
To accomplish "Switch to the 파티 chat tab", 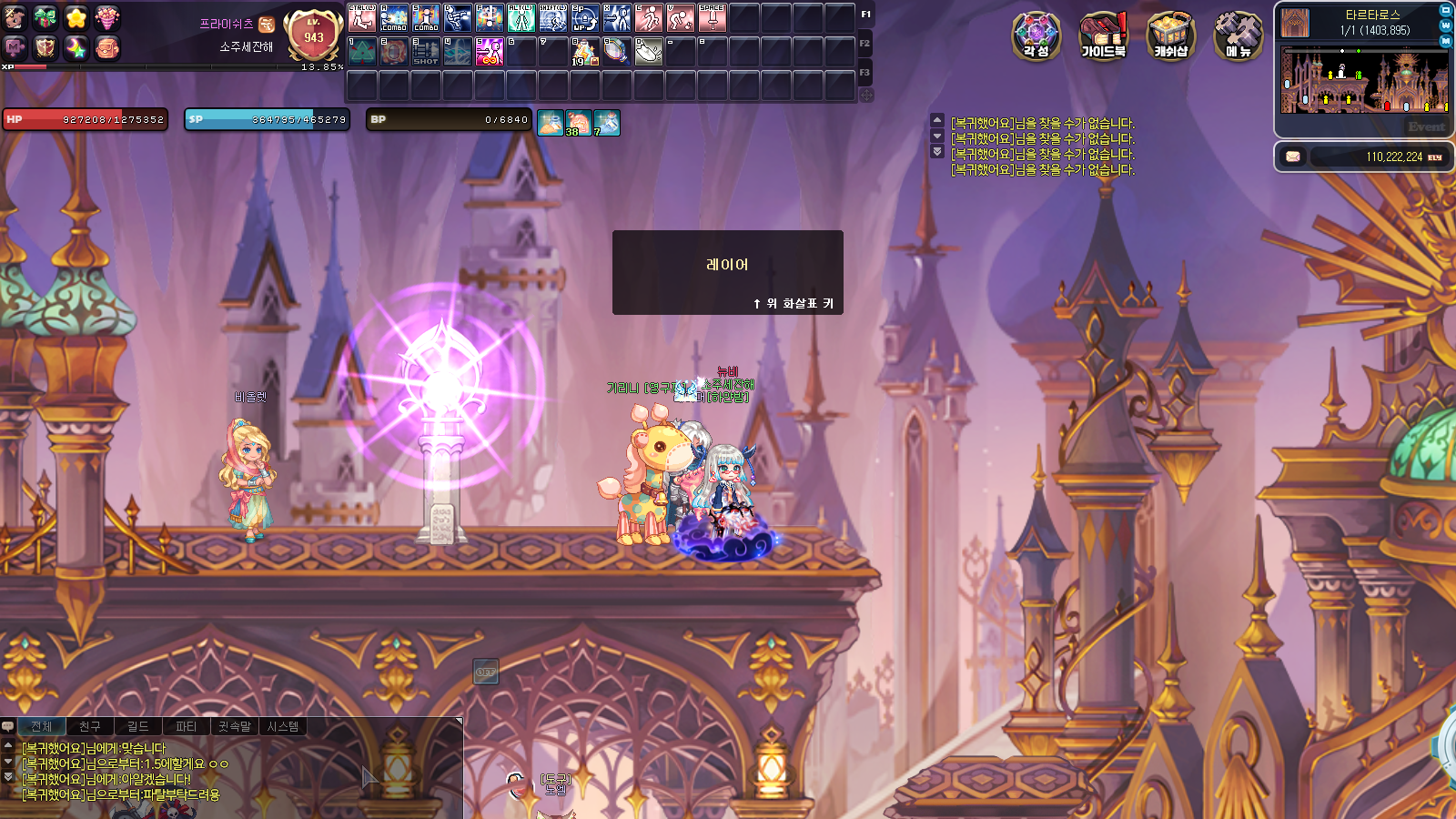I will click(186, 726).
